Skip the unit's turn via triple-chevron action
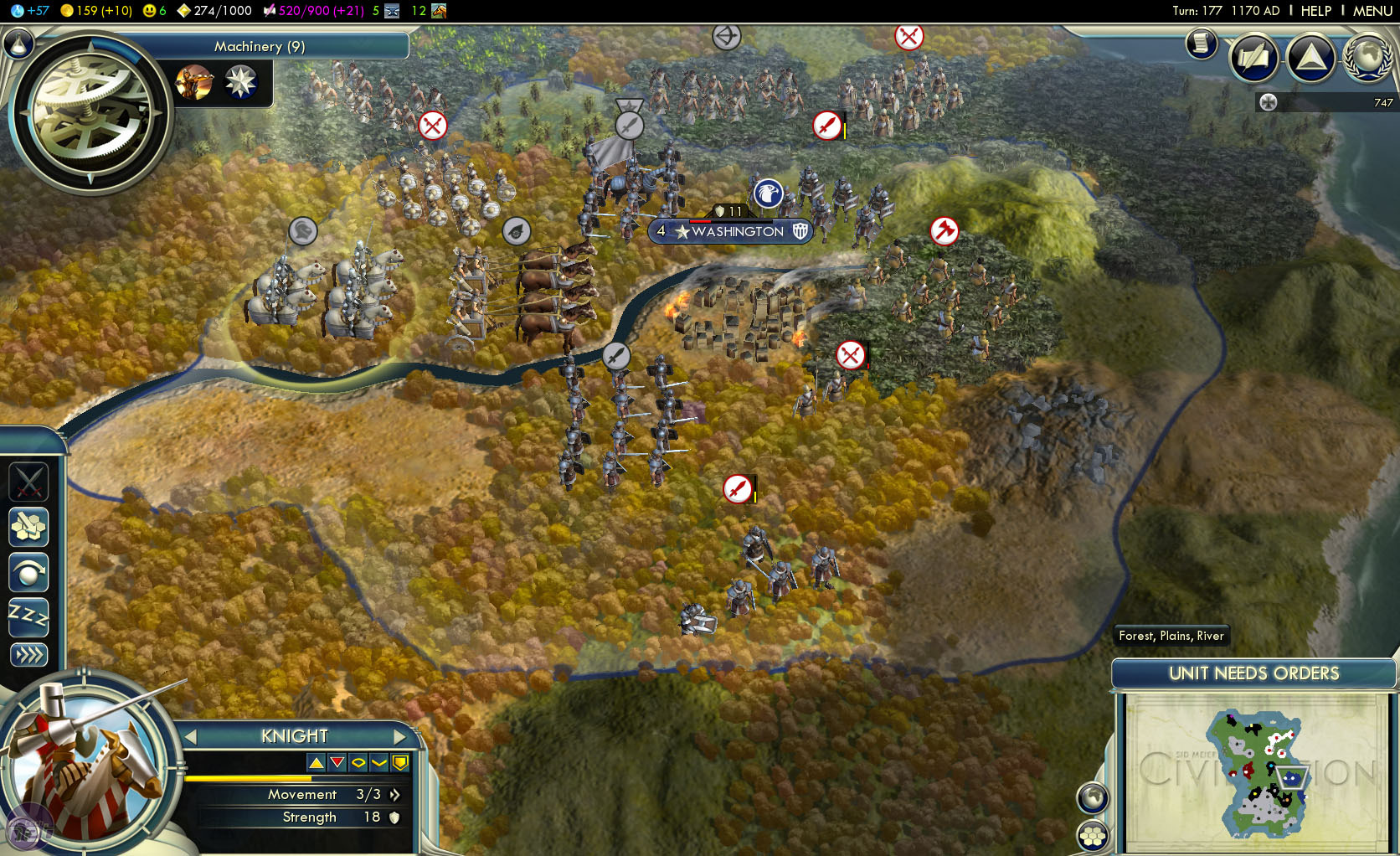 coord(28,656)
